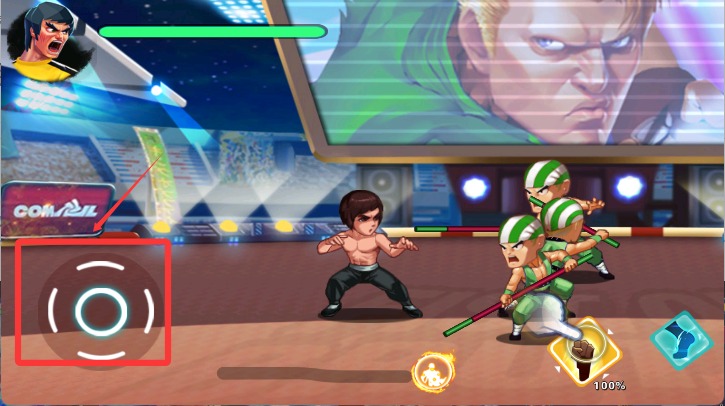Click the player's character portrait
This screenshot has height=406, width=725.
[43, 41]
